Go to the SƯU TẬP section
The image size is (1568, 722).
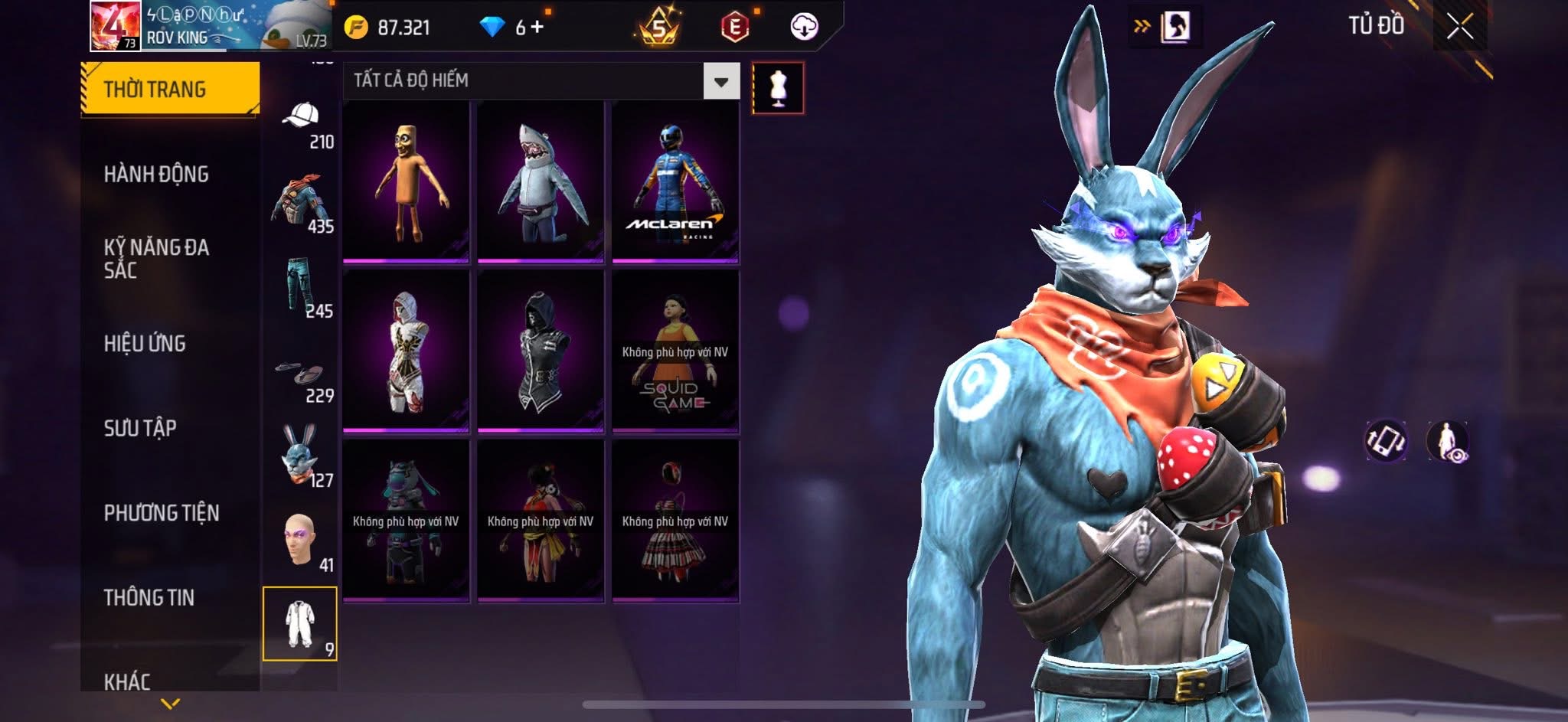tap(140, 428)
